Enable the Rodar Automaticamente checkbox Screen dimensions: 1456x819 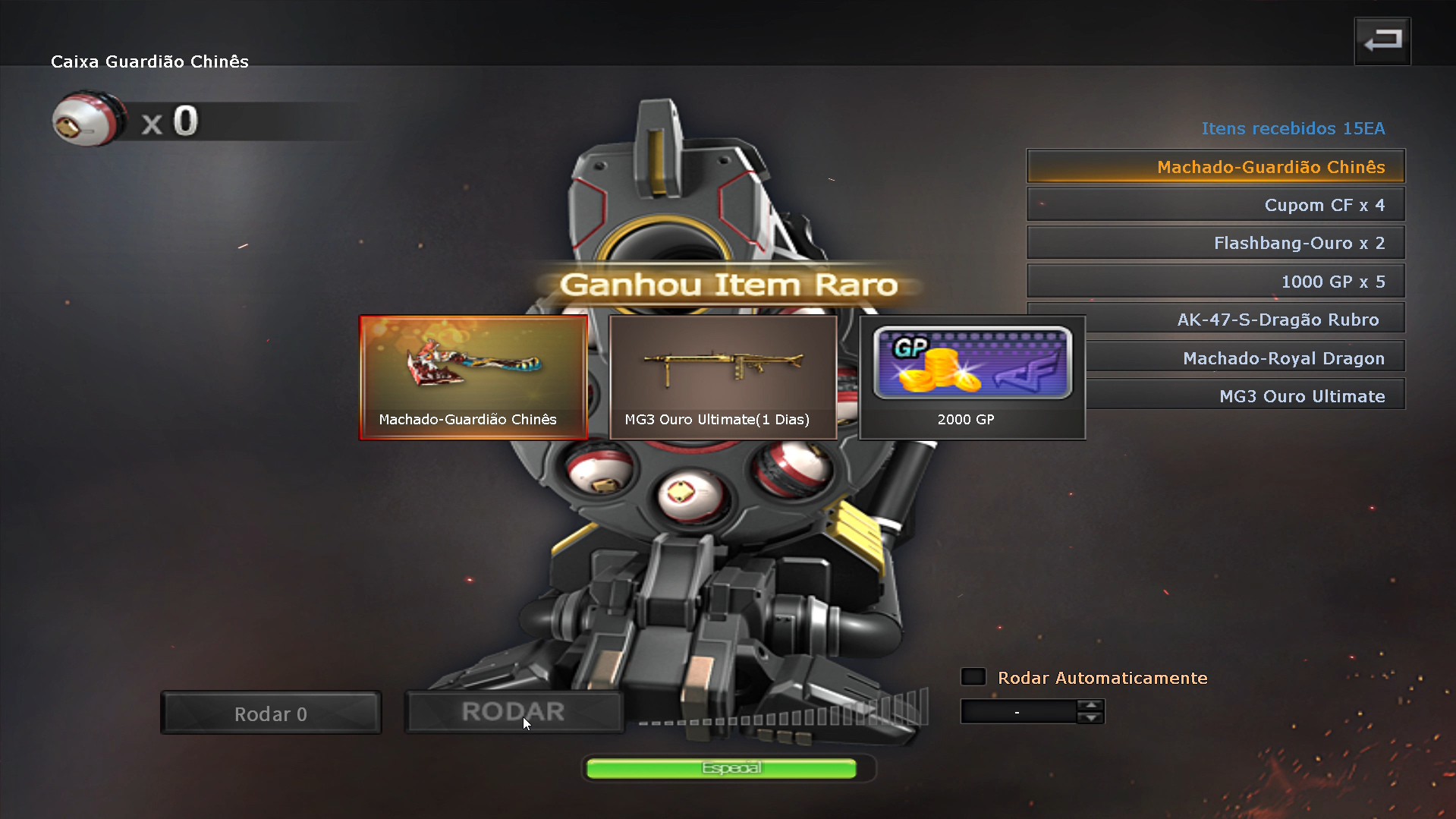[973, 677]
